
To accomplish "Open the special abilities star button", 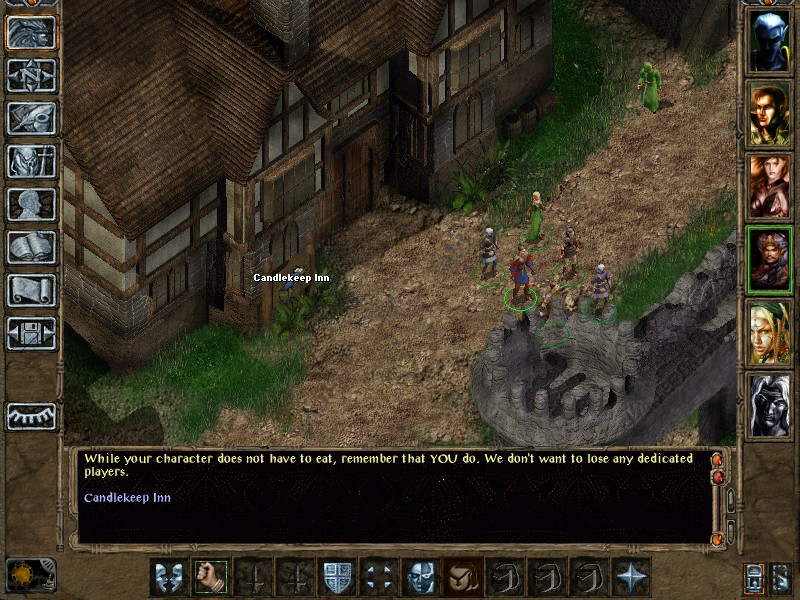I will pyautogui.click(x=632, y=577).
